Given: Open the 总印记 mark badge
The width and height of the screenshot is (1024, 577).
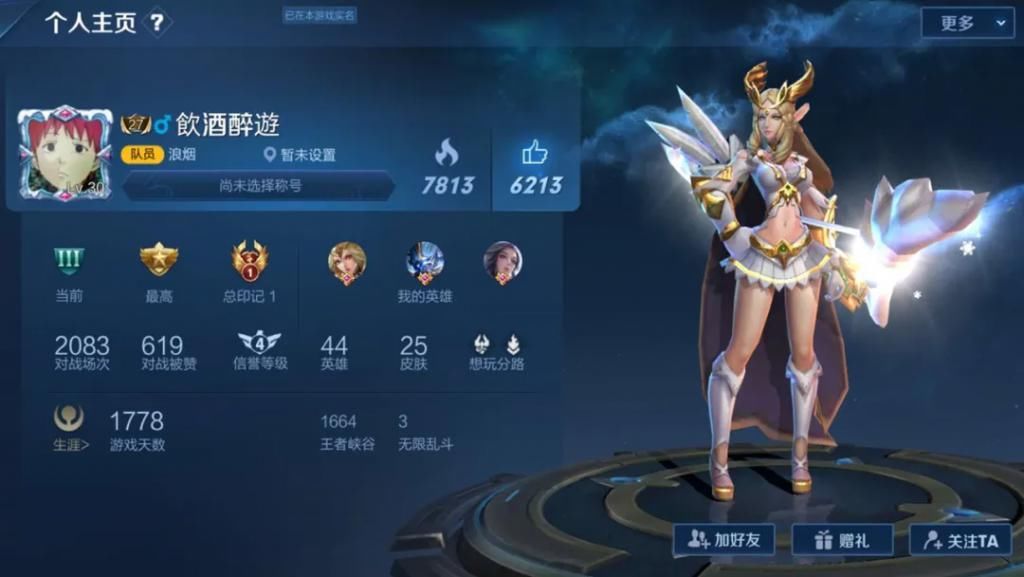Looking at the screenshot, I should [249, 261].
